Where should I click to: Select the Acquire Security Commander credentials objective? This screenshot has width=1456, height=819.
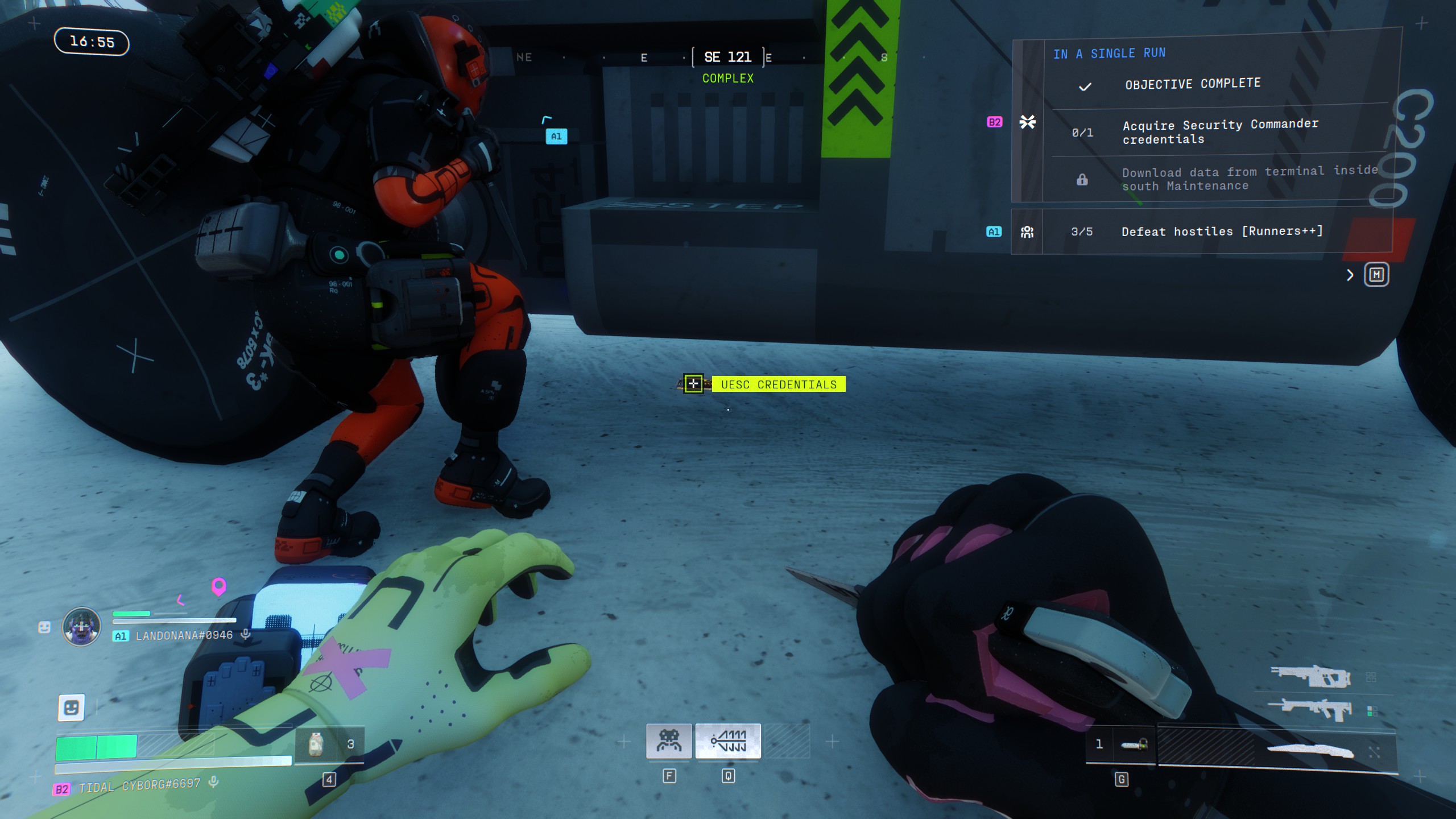[x=1219, y=132]
